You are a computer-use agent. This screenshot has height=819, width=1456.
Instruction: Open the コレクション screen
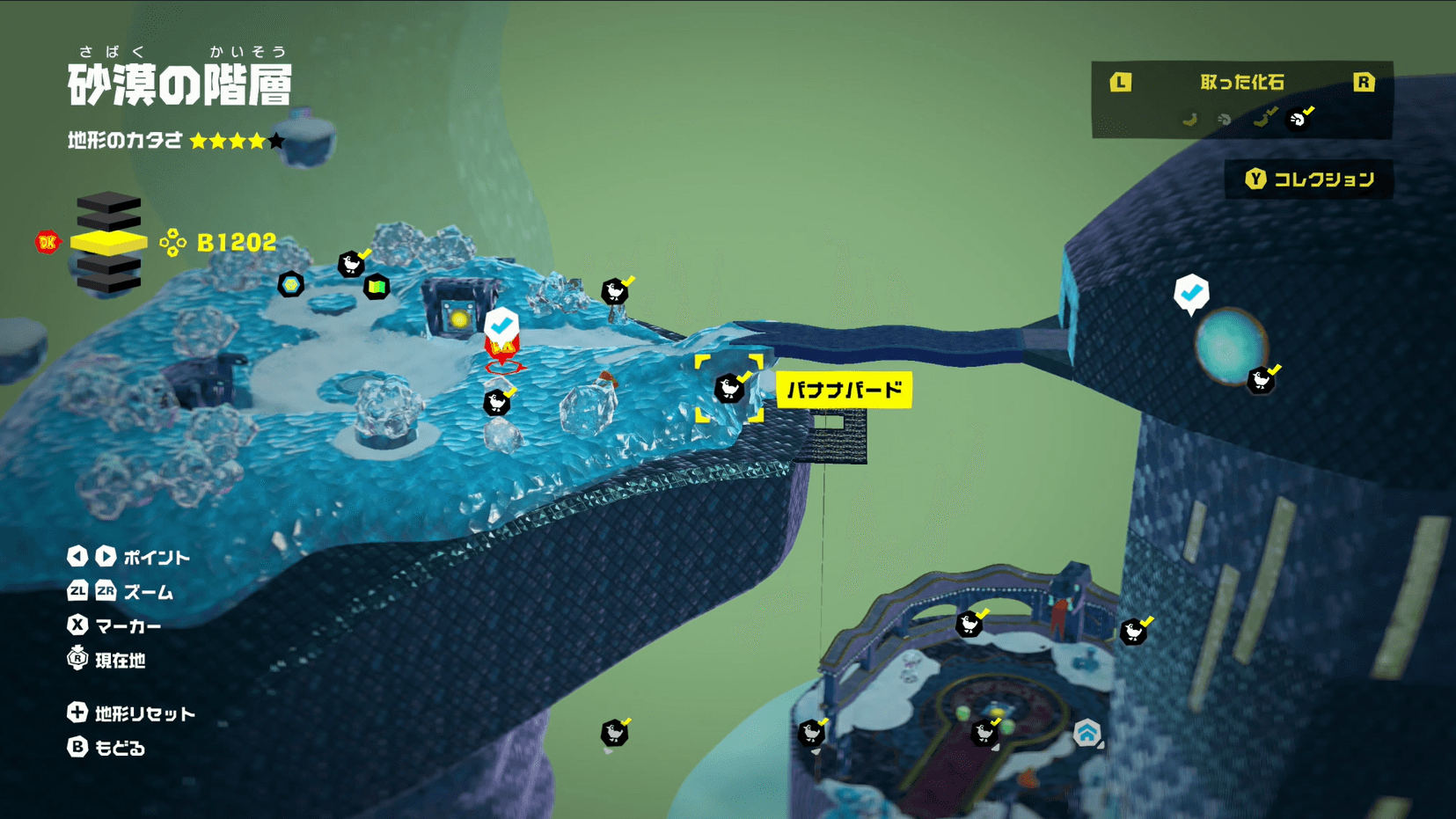[1309, 179]
